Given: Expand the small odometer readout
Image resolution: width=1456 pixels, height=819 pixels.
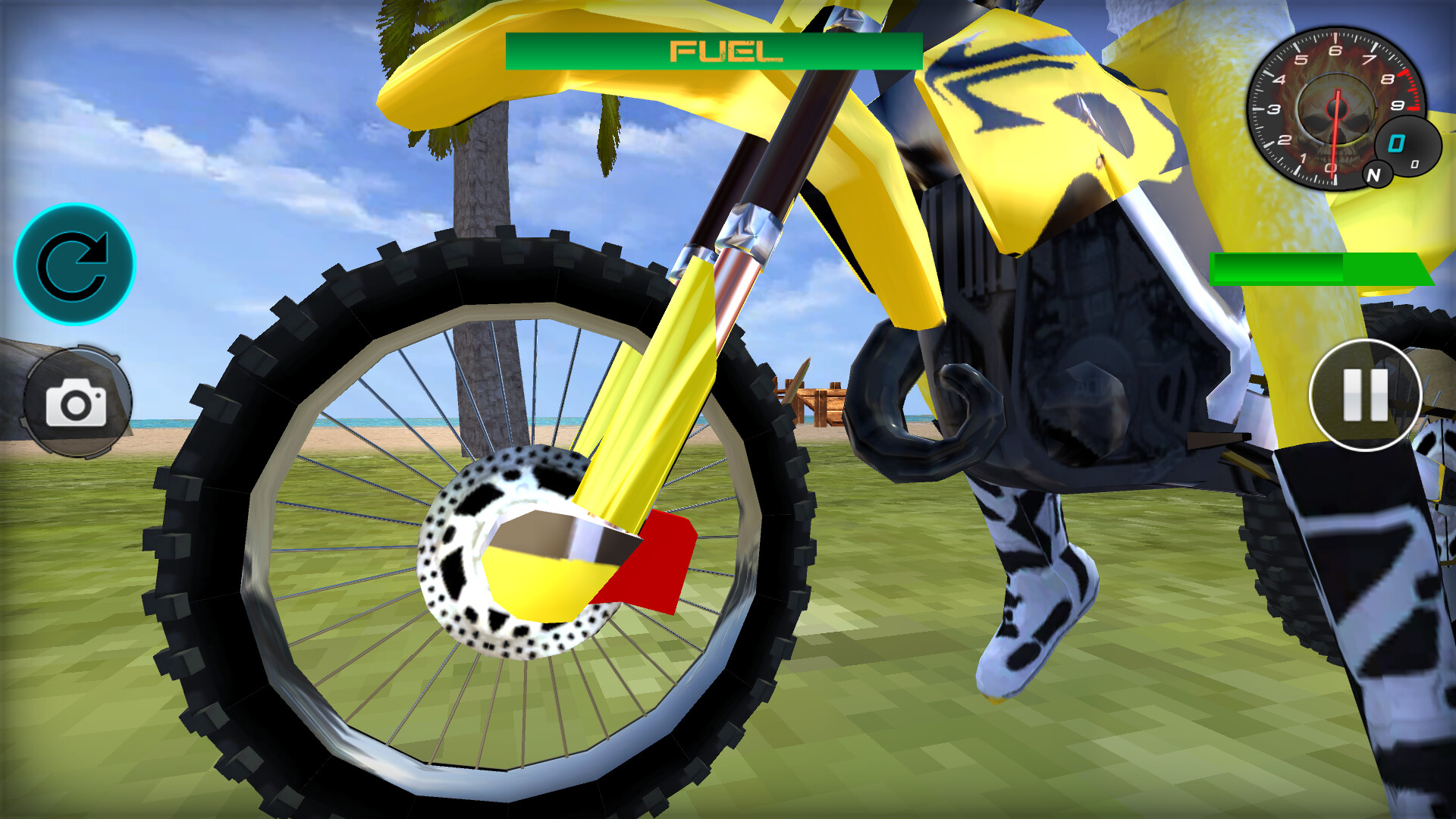Looking at the screenshot, I should click(1415, 164).
